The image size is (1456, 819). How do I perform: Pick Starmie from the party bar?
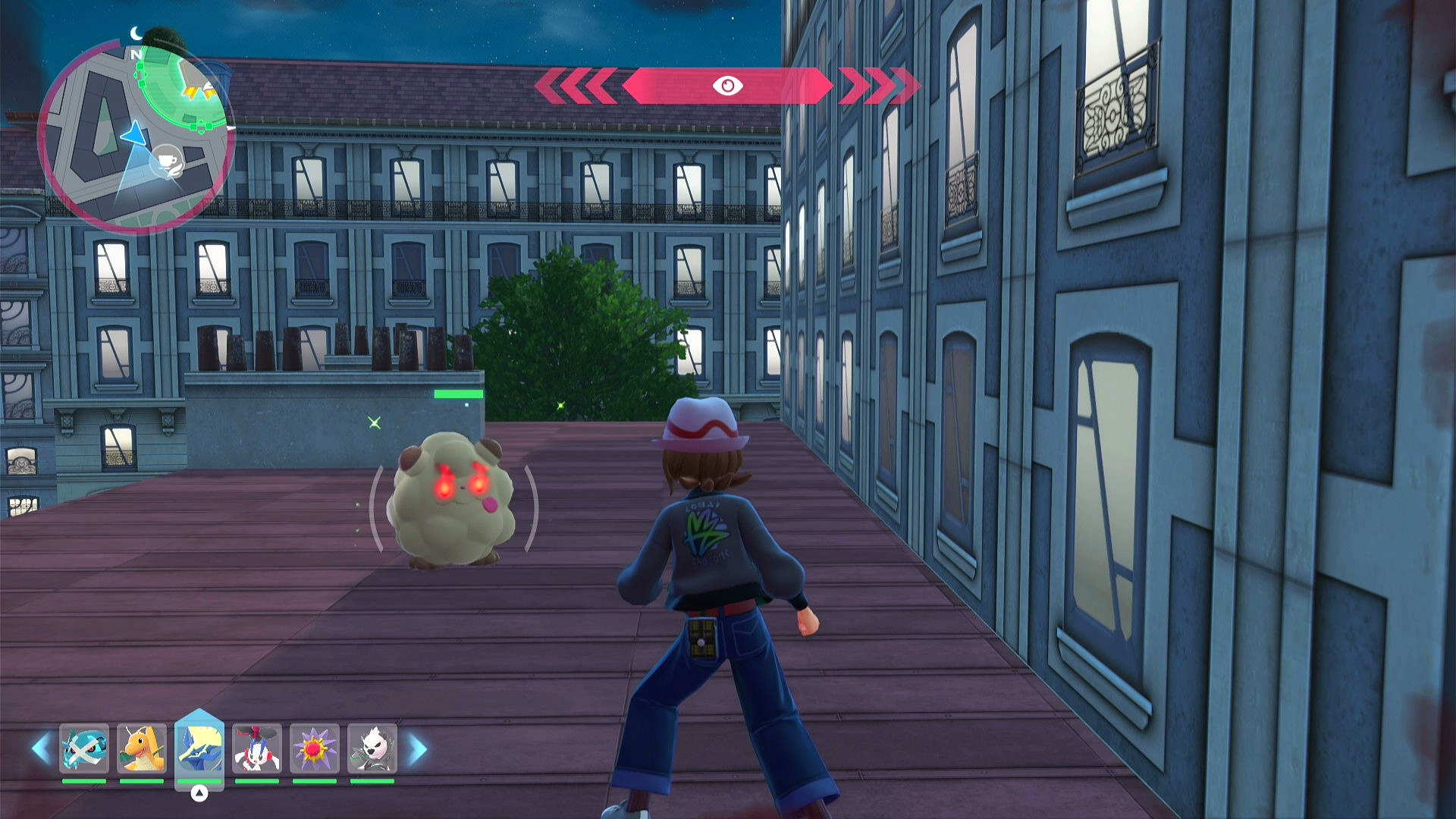314,748
